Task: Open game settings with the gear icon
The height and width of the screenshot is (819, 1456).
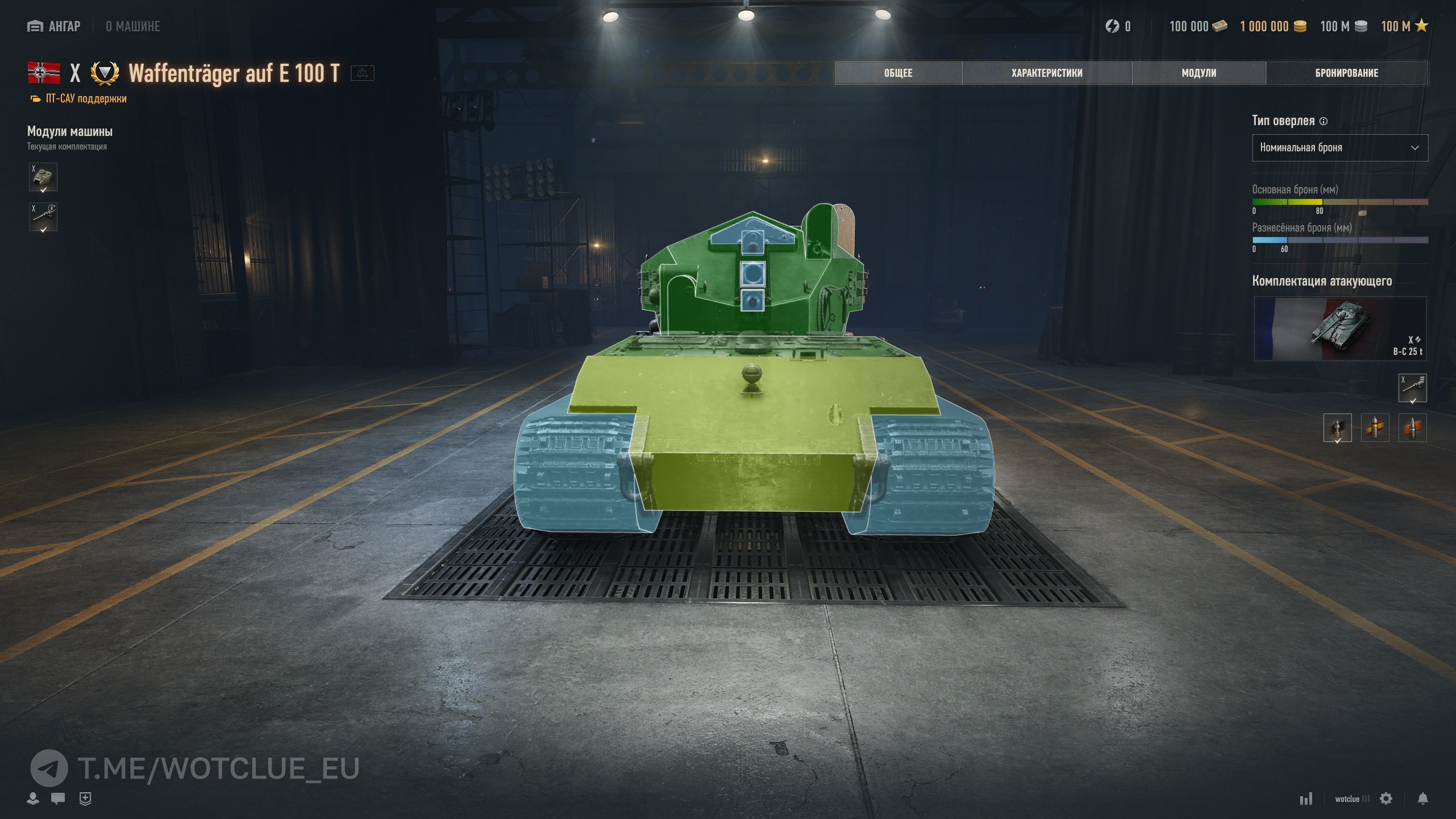Action: 1386,799
